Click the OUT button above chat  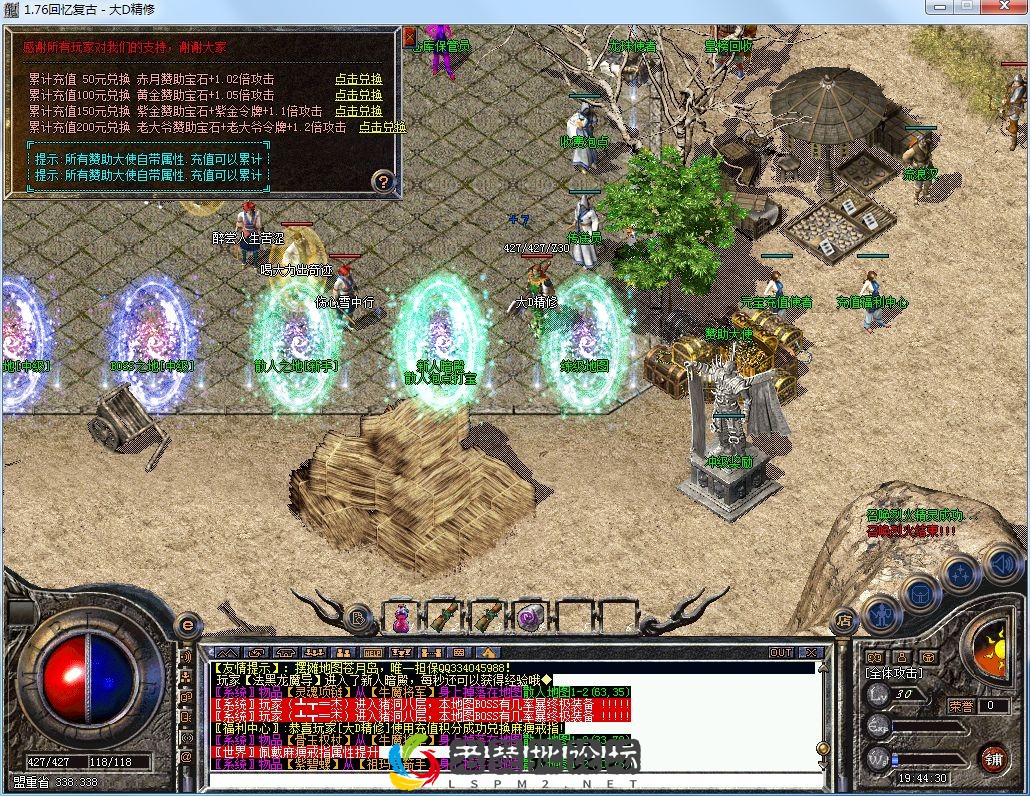781,653
